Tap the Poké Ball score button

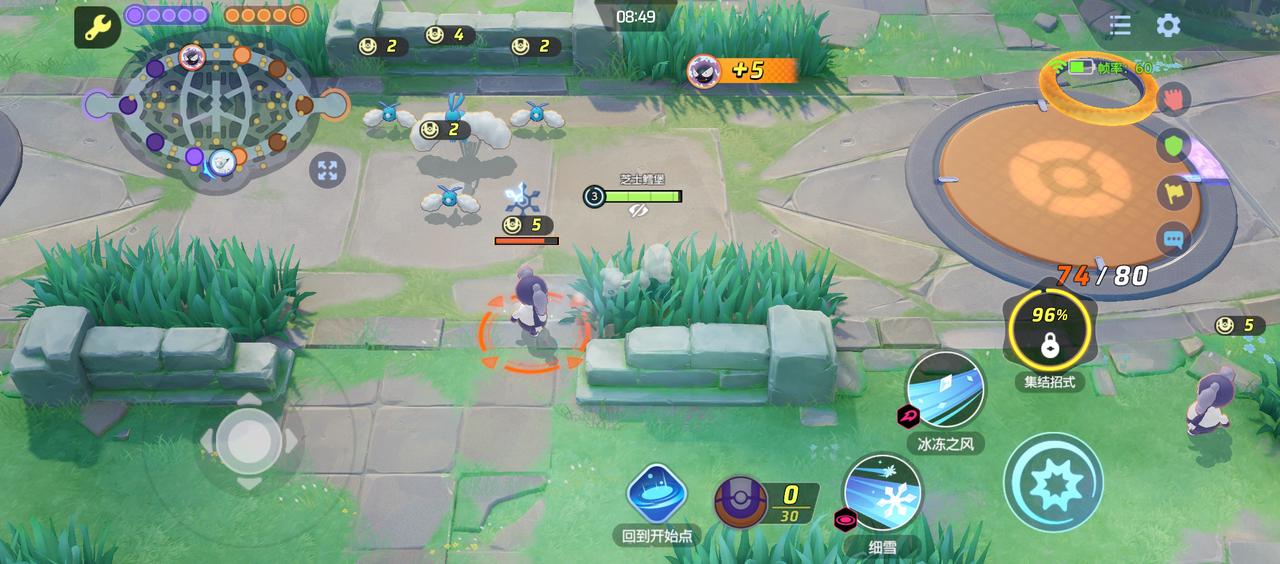coord(741,502)
